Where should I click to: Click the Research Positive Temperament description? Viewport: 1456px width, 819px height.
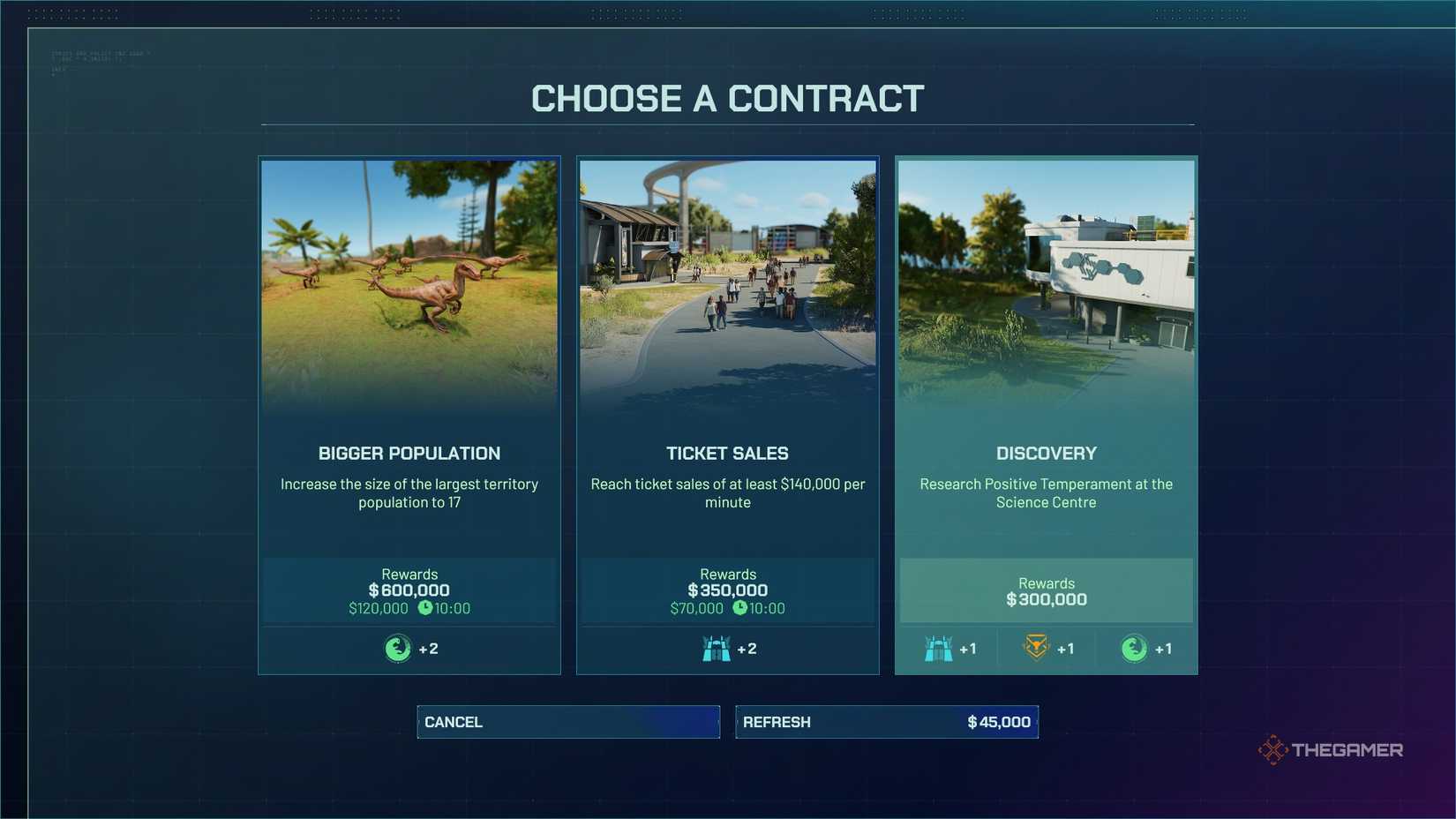(x=1046, y=492)
